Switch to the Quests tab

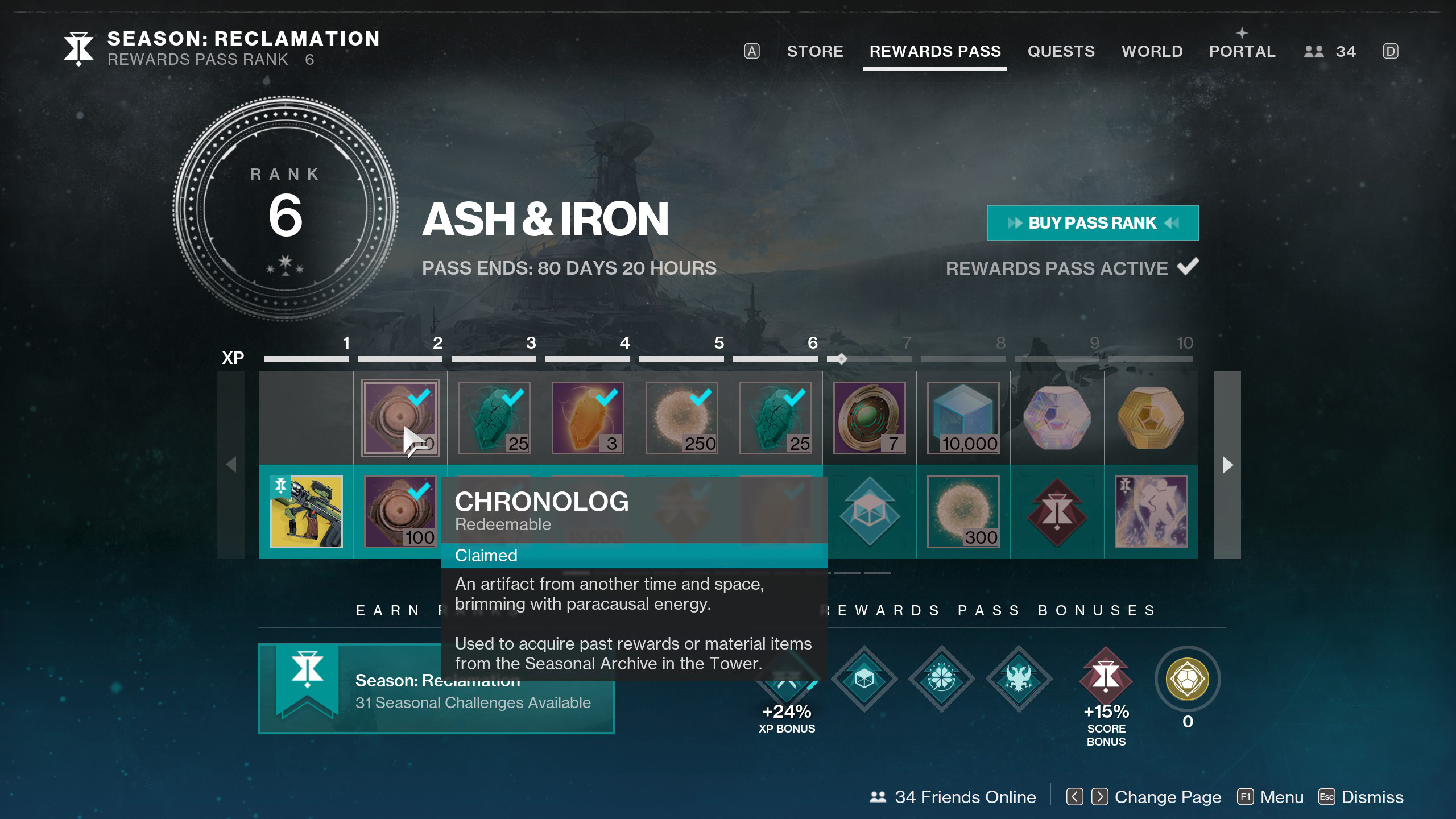(x=1061, y=51)
